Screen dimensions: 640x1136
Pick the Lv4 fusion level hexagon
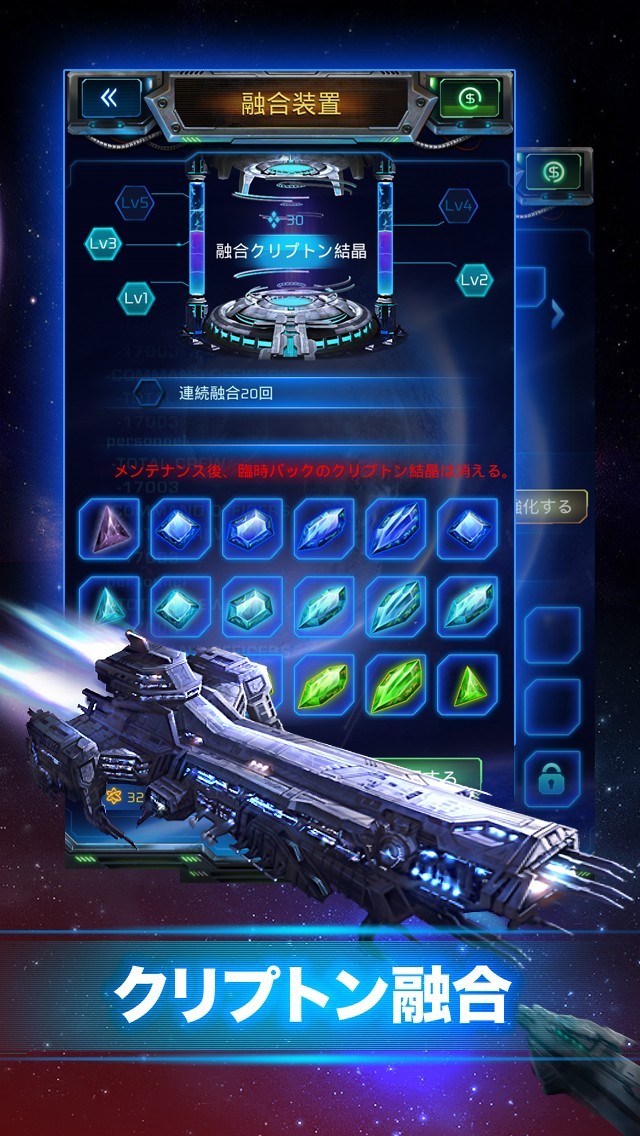tap(457, 206)
